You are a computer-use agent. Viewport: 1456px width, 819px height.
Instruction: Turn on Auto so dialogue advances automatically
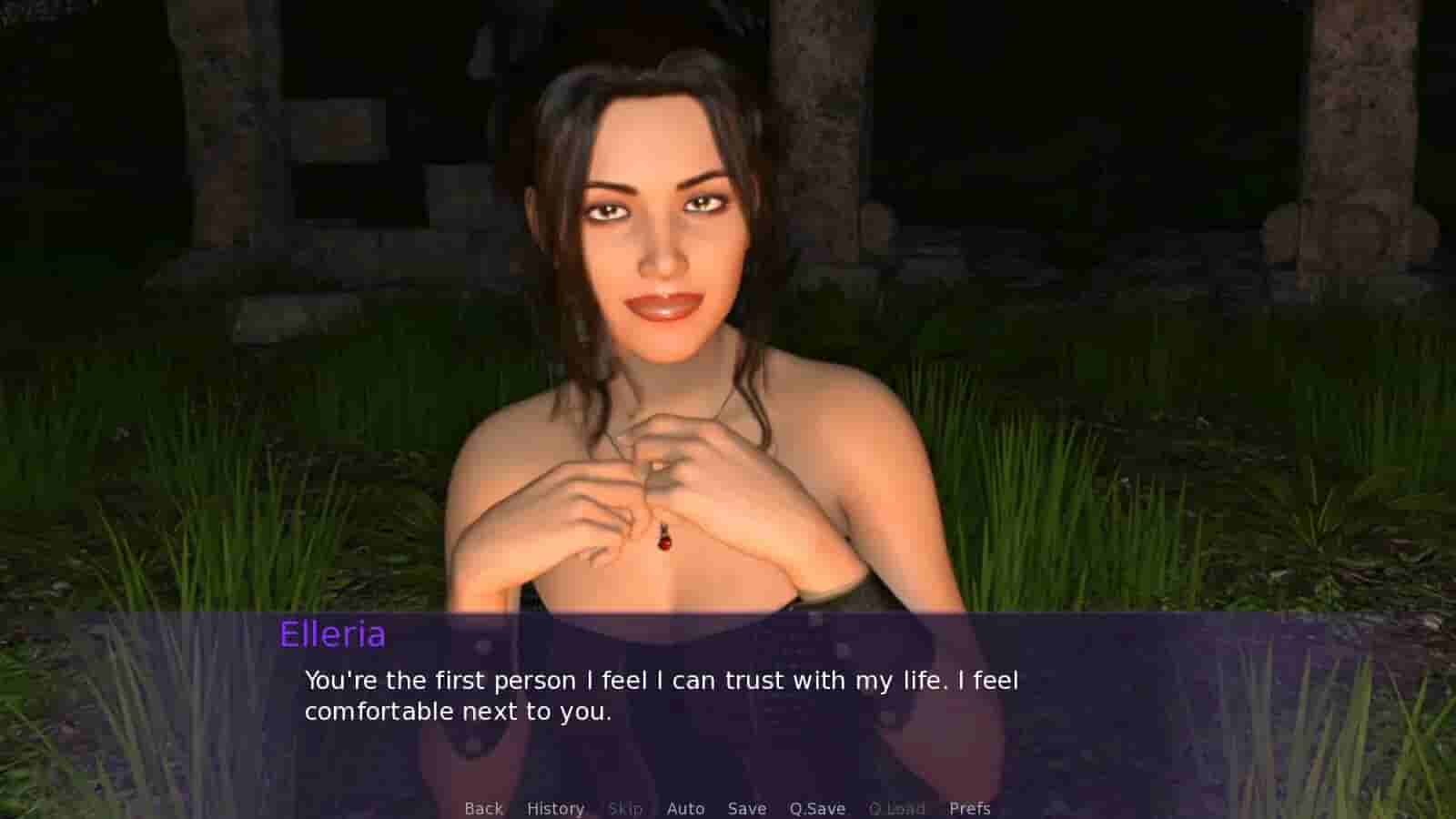[x=686, y=808]
